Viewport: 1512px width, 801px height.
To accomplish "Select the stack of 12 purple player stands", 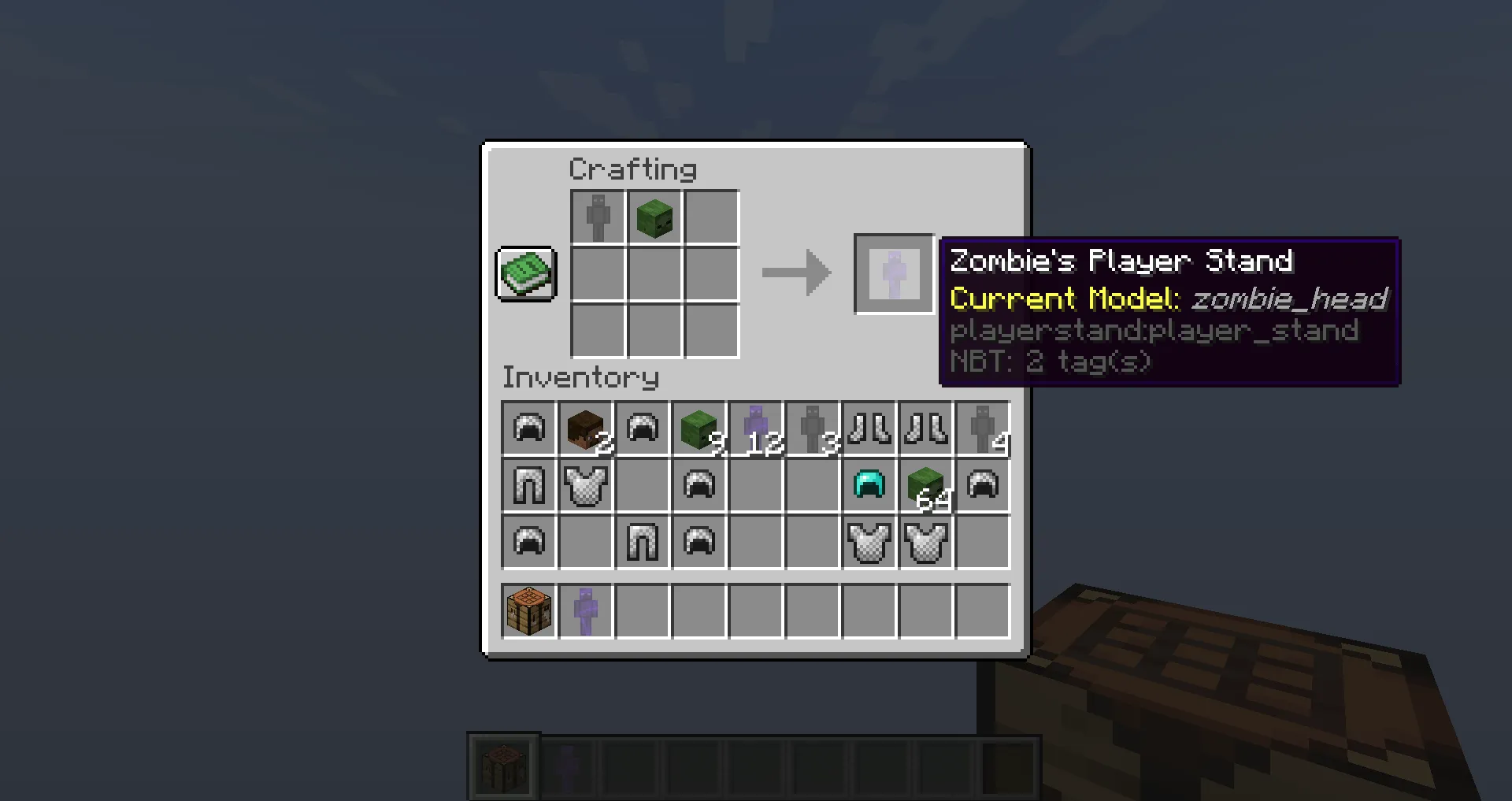I will tap(756, 429).
